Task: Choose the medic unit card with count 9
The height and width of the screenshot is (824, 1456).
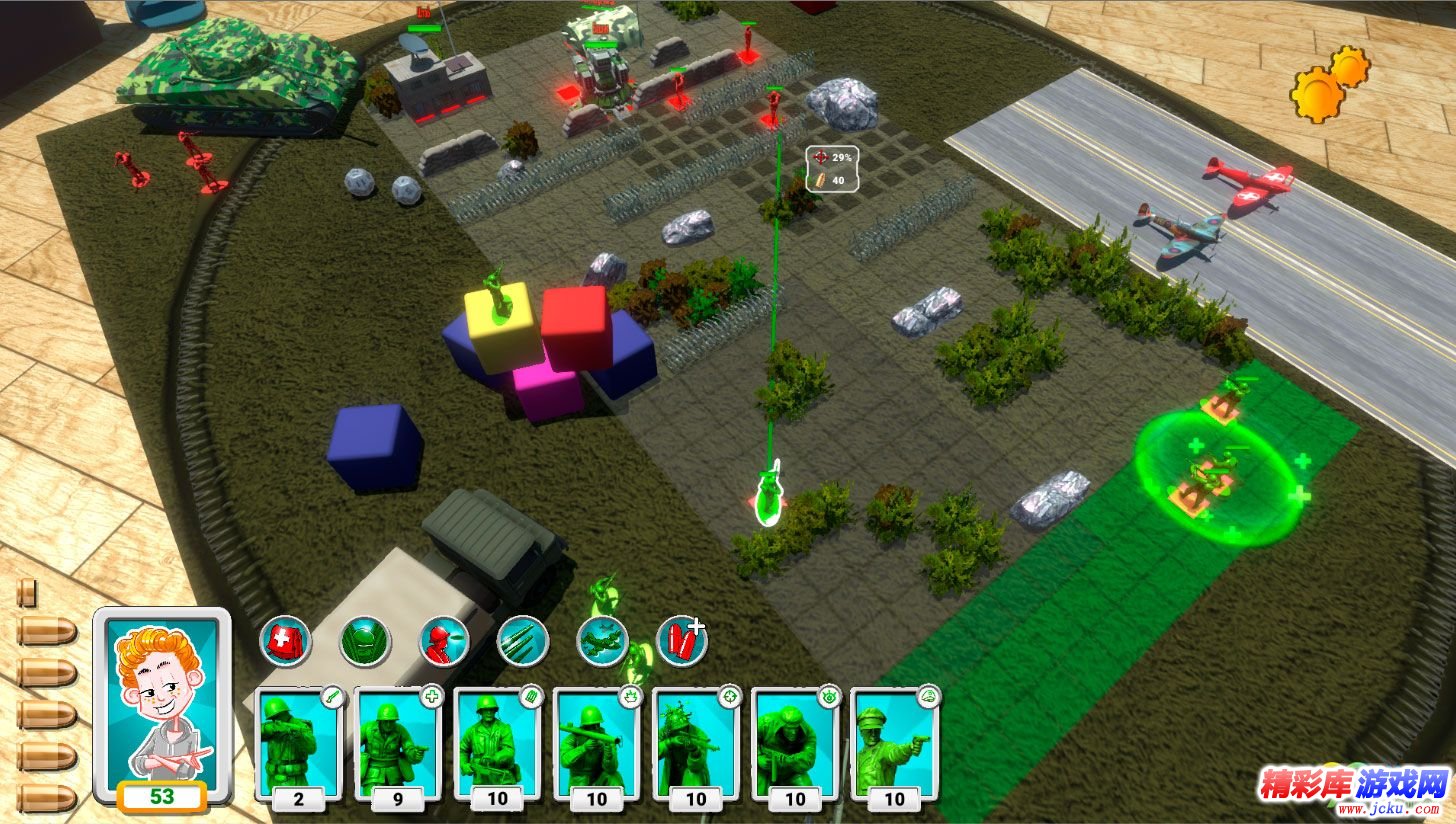Action: click(x=397, y=745)
